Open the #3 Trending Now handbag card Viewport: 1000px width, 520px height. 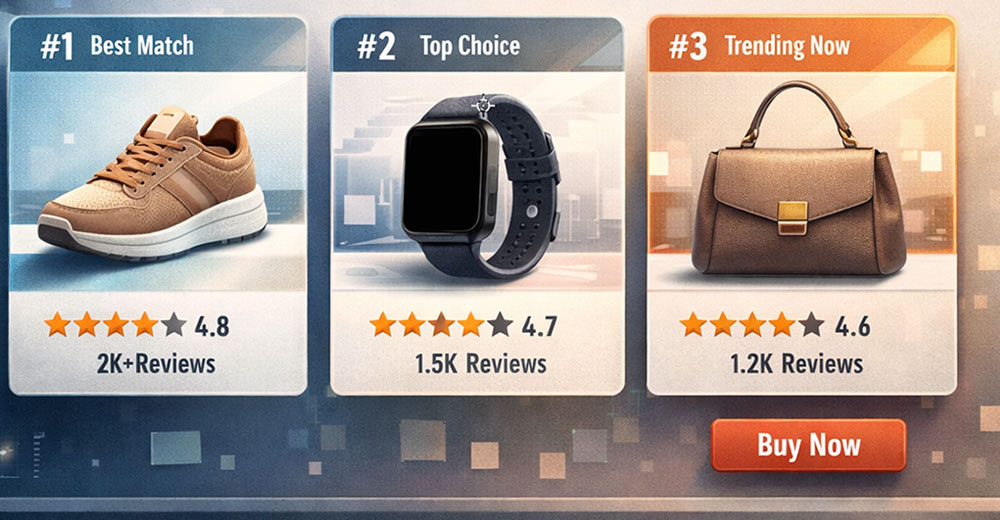tap(800, 180)
